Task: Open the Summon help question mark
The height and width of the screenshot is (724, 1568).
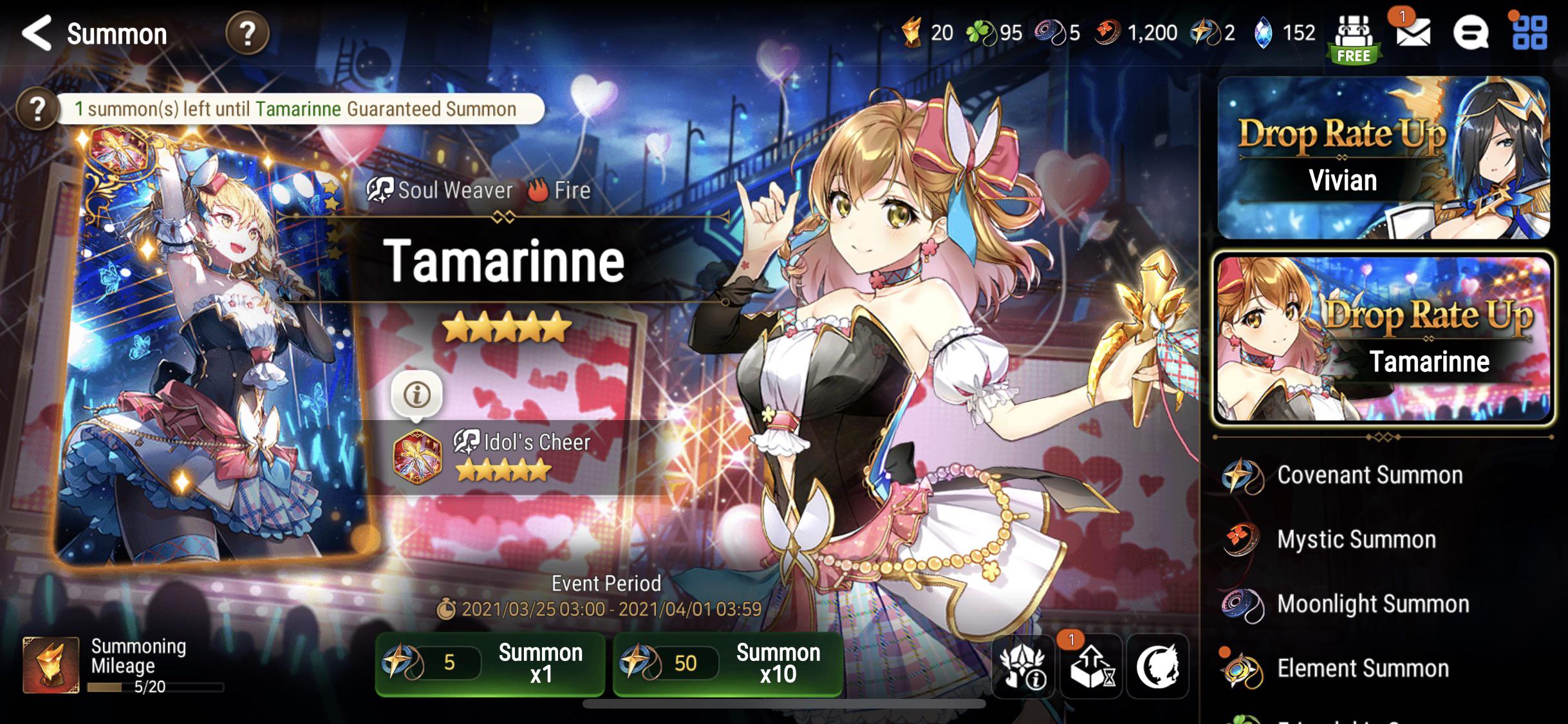Action: 247,33
